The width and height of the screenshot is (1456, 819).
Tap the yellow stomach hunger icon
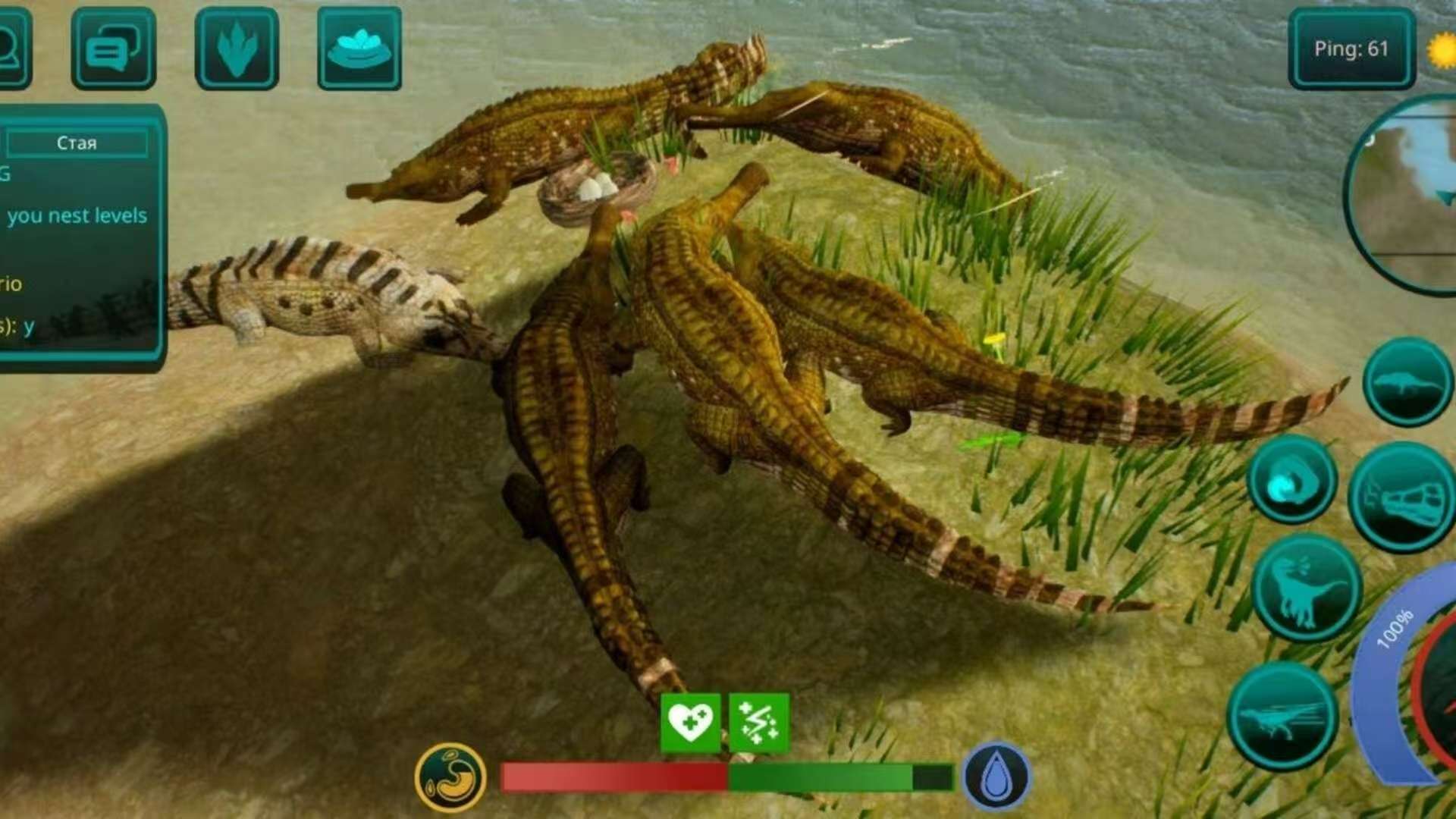(450, 777)
